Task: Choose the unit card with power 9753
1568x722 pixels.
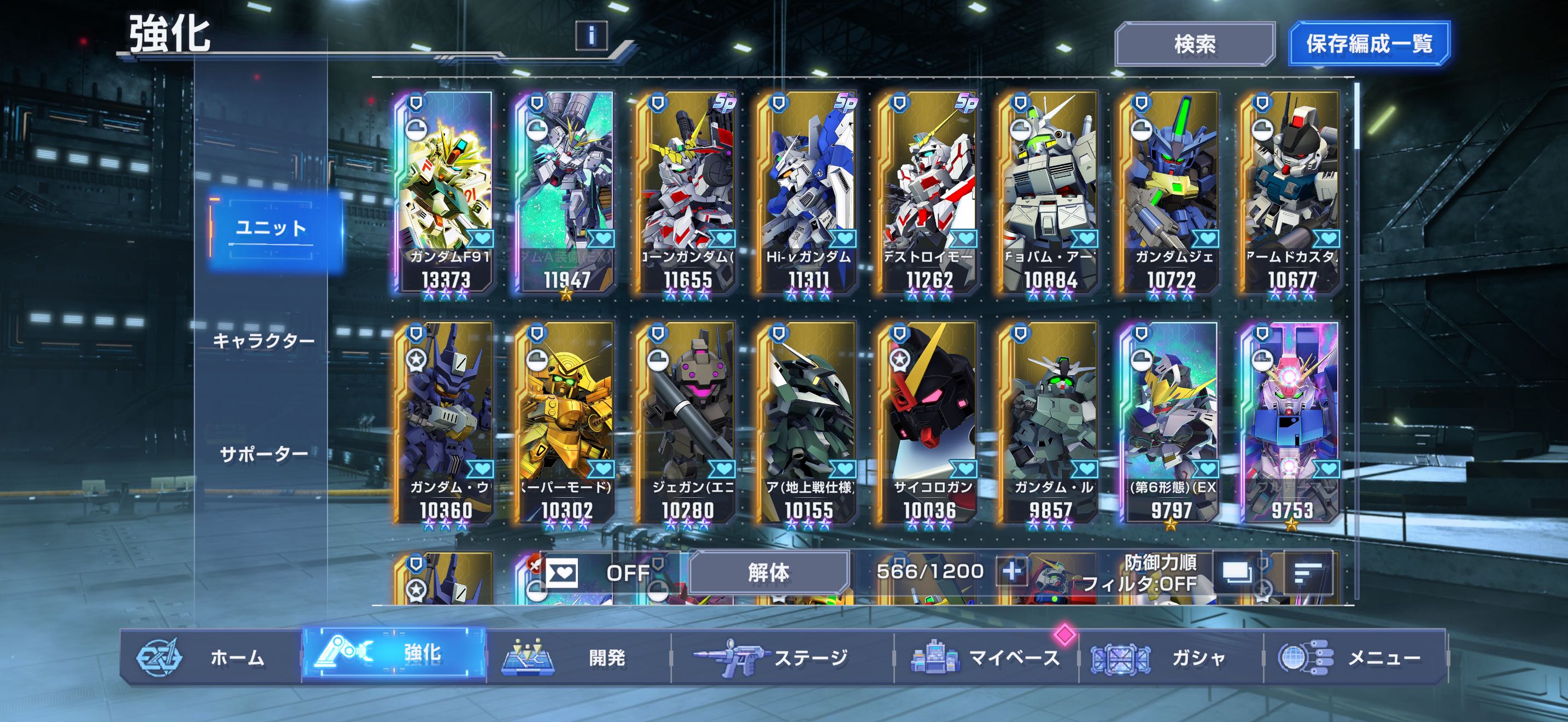Action: tap(1292, 422)
